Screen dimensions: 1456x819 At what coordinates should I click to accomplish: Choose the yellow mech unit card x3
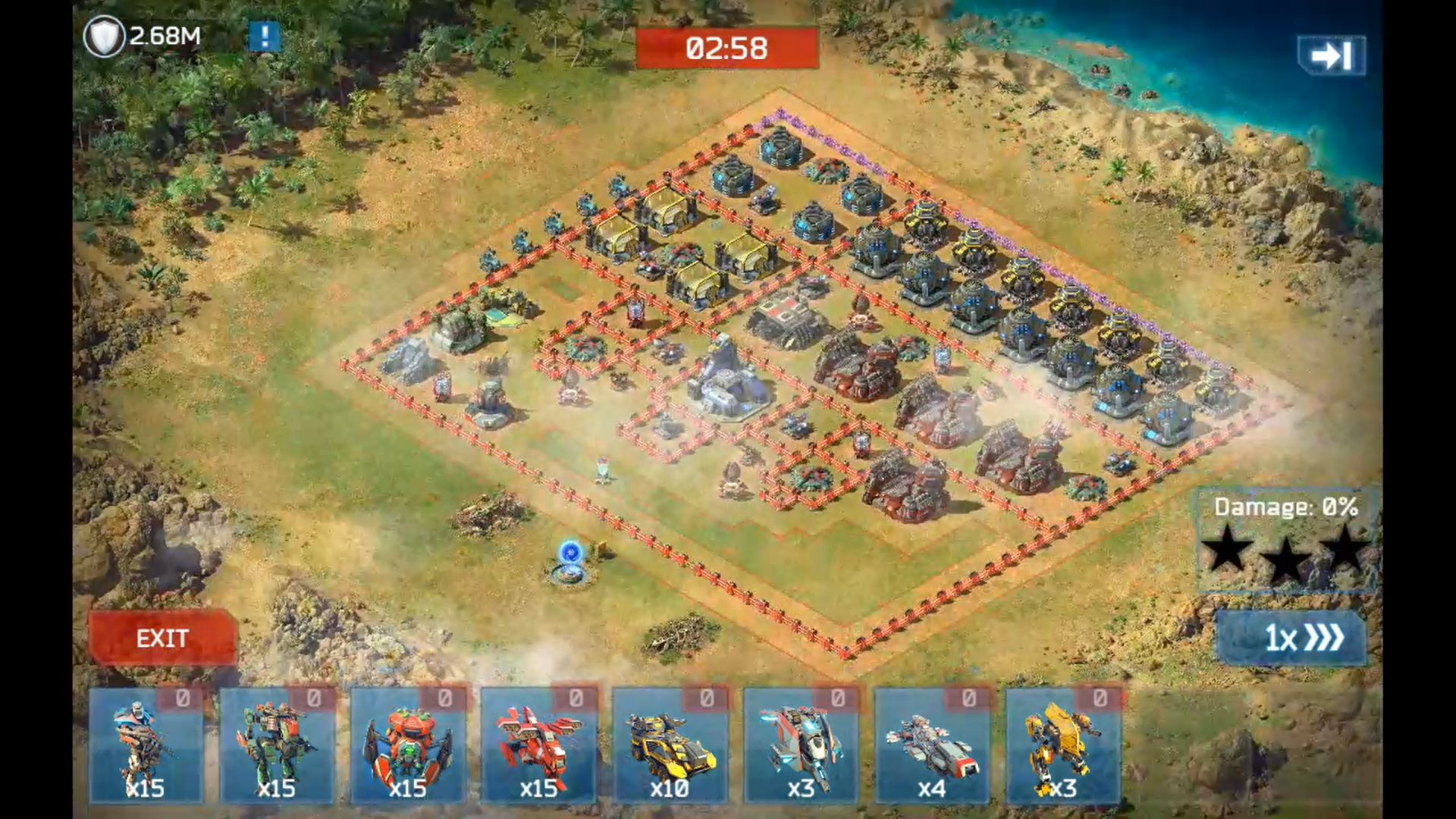[x=1062, y=745]
